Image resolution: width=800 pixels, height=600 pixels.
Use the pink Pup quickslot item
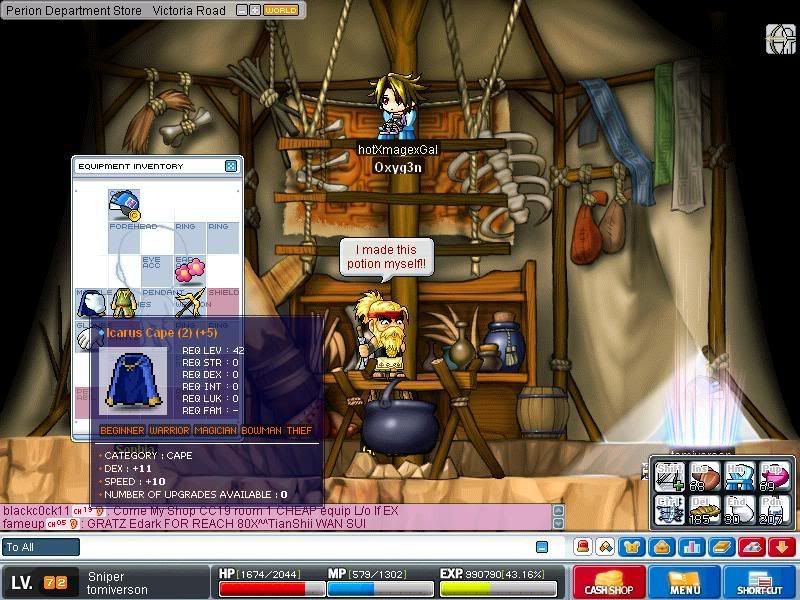coord(771,477)
